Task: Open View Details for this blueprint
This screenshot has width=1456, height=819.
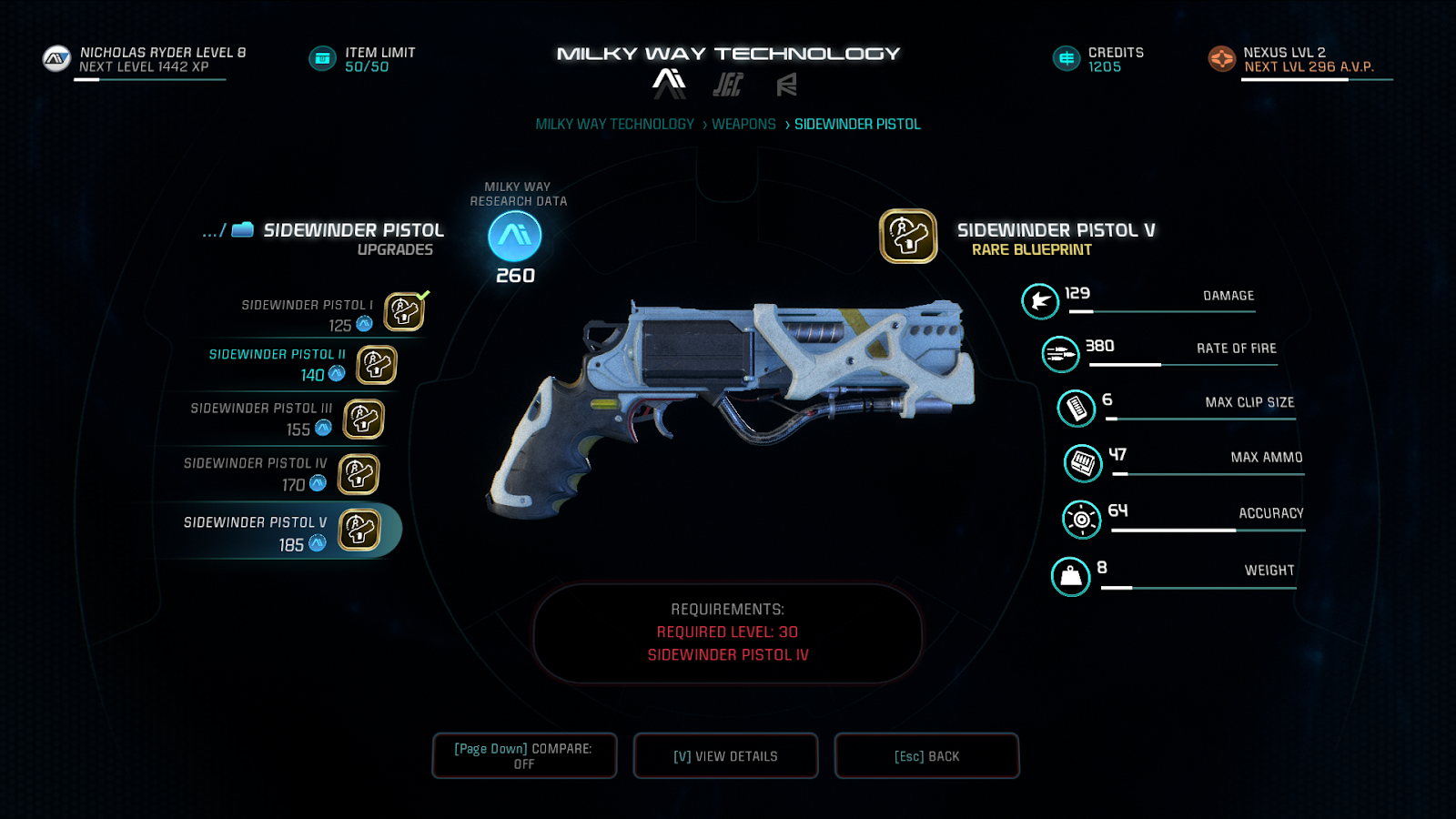Action: click(x=725, y=756)
